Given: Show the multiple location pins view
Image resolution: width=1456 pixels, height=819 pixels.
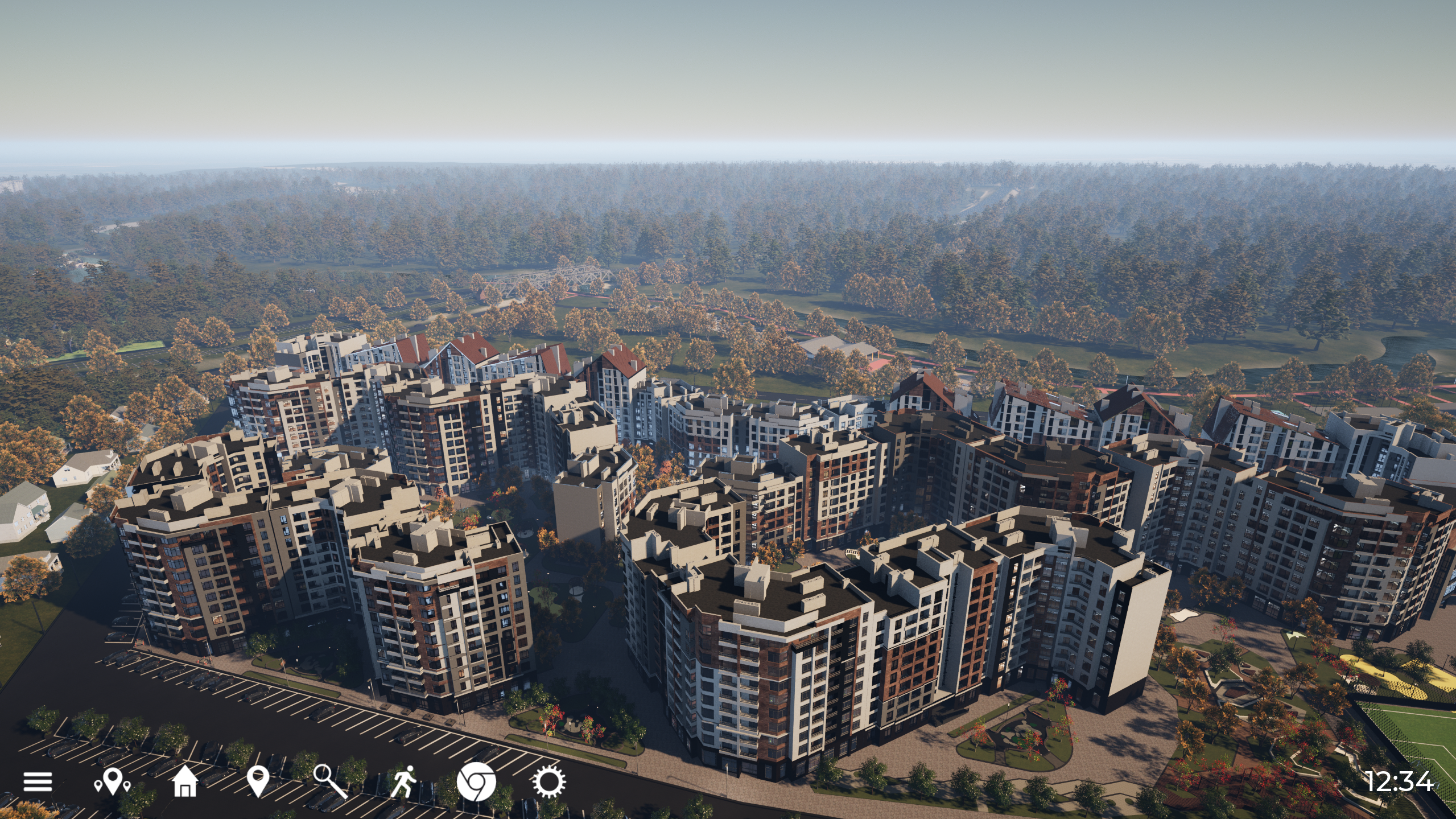Looking at the screenshot, I should (x=112, y=781).
